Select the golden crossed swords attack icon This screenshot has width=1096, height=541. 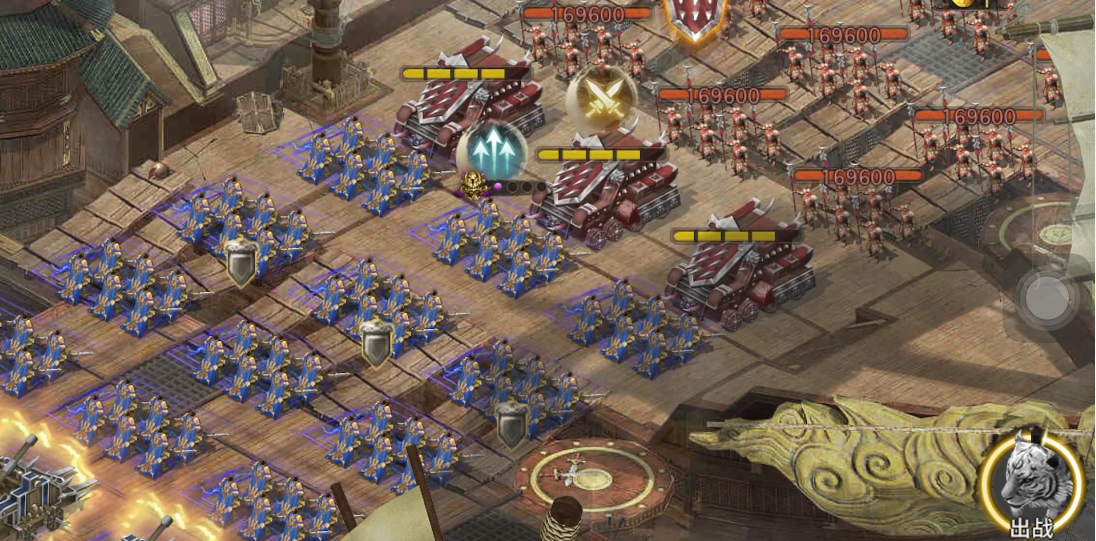(602, 98)
